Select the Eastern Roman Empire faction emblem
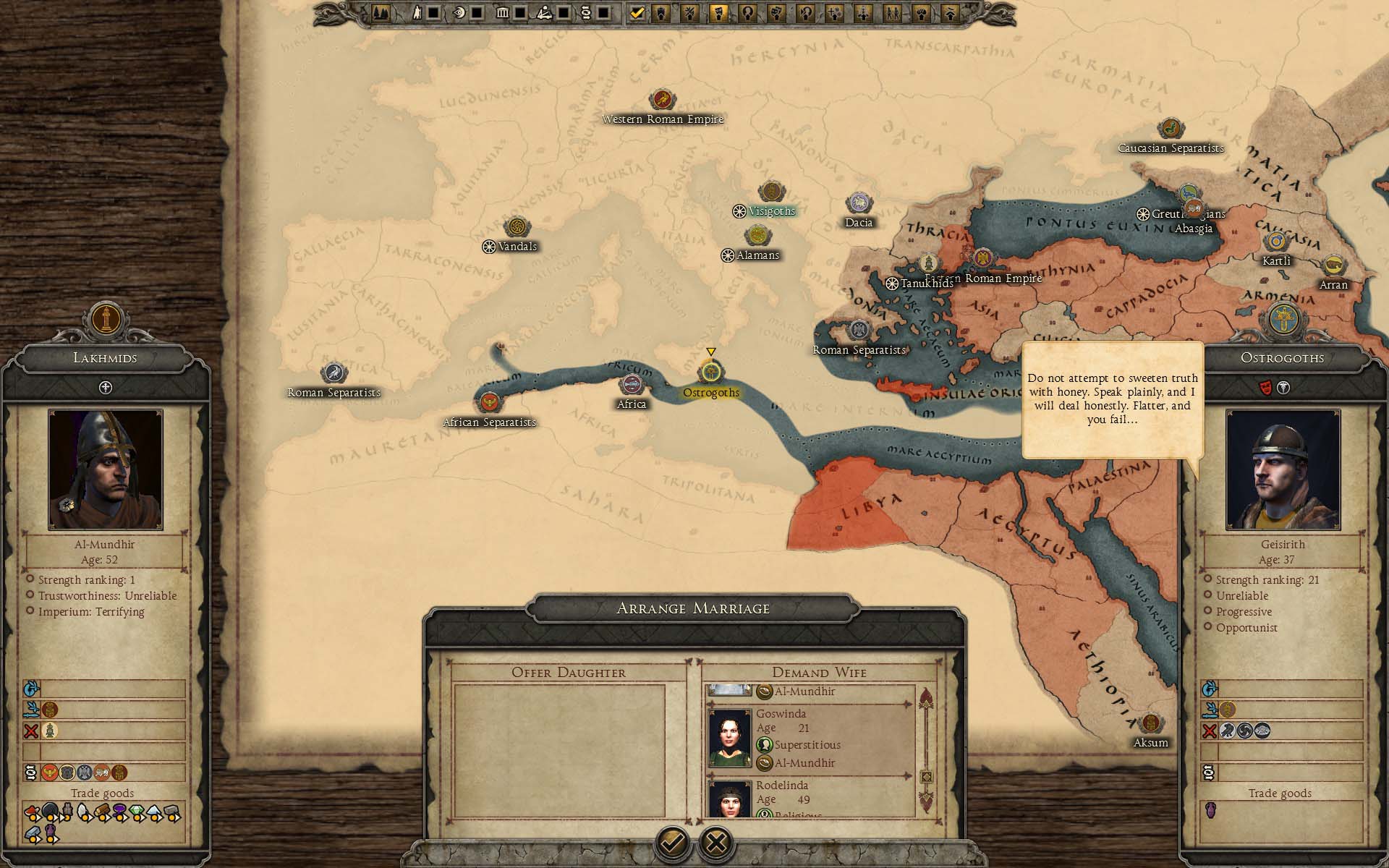The width and height of the screenshot is (1389, 868). point(982,258)
